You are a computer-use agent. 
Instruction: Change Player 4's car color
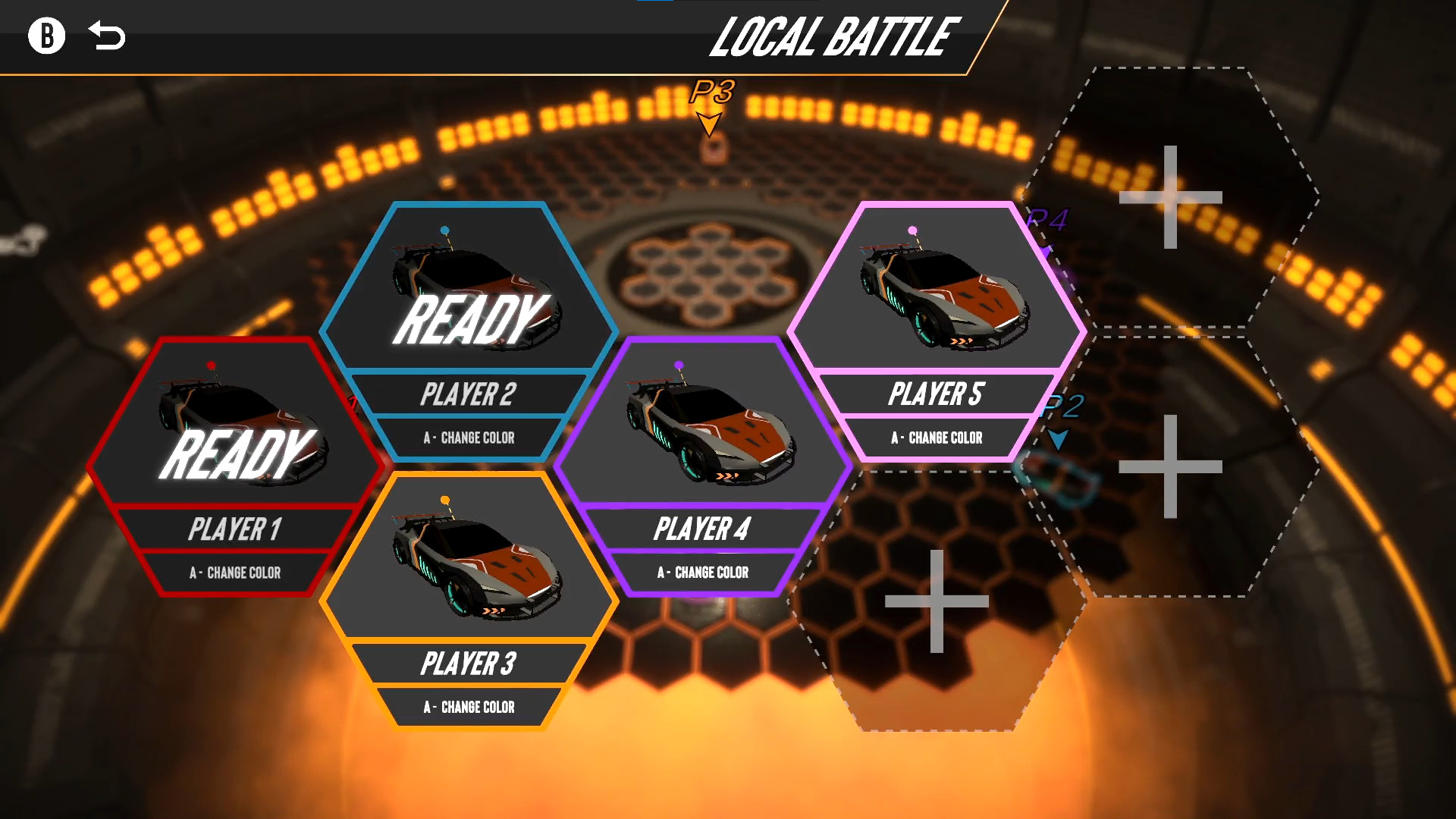(705, 573)
